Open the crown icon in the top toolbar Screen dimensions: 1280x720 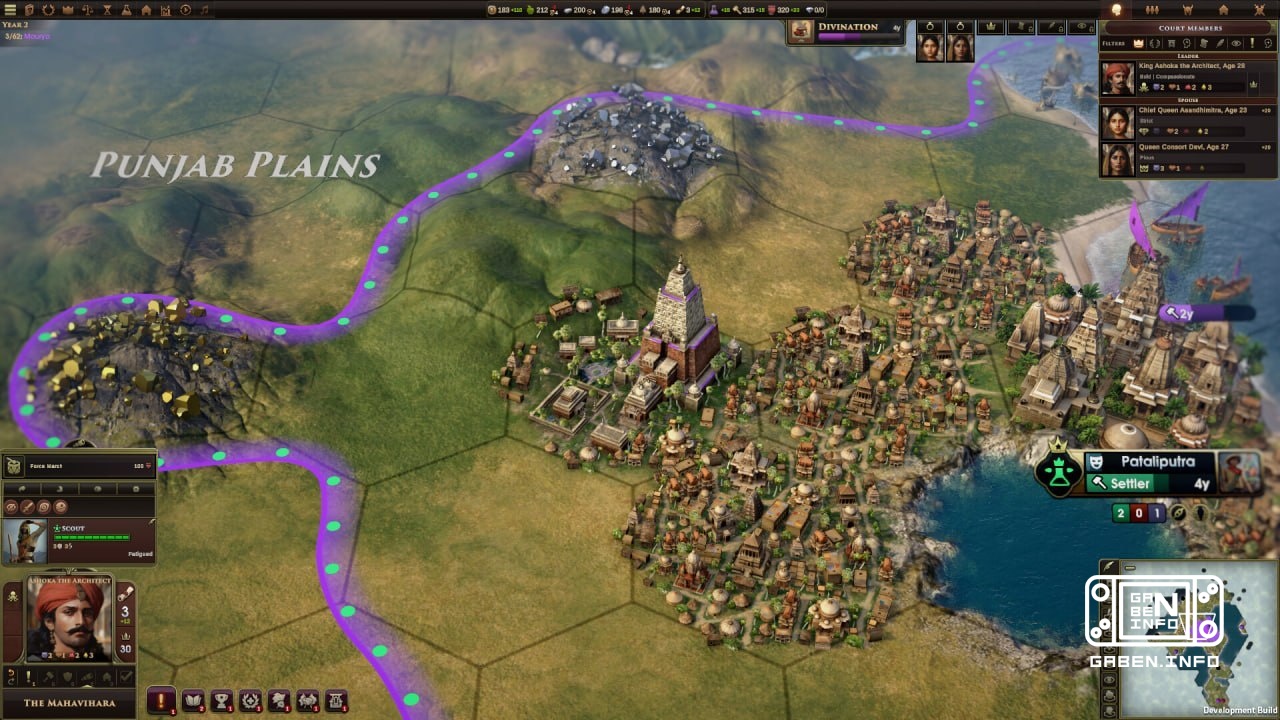tap(67, 10)
